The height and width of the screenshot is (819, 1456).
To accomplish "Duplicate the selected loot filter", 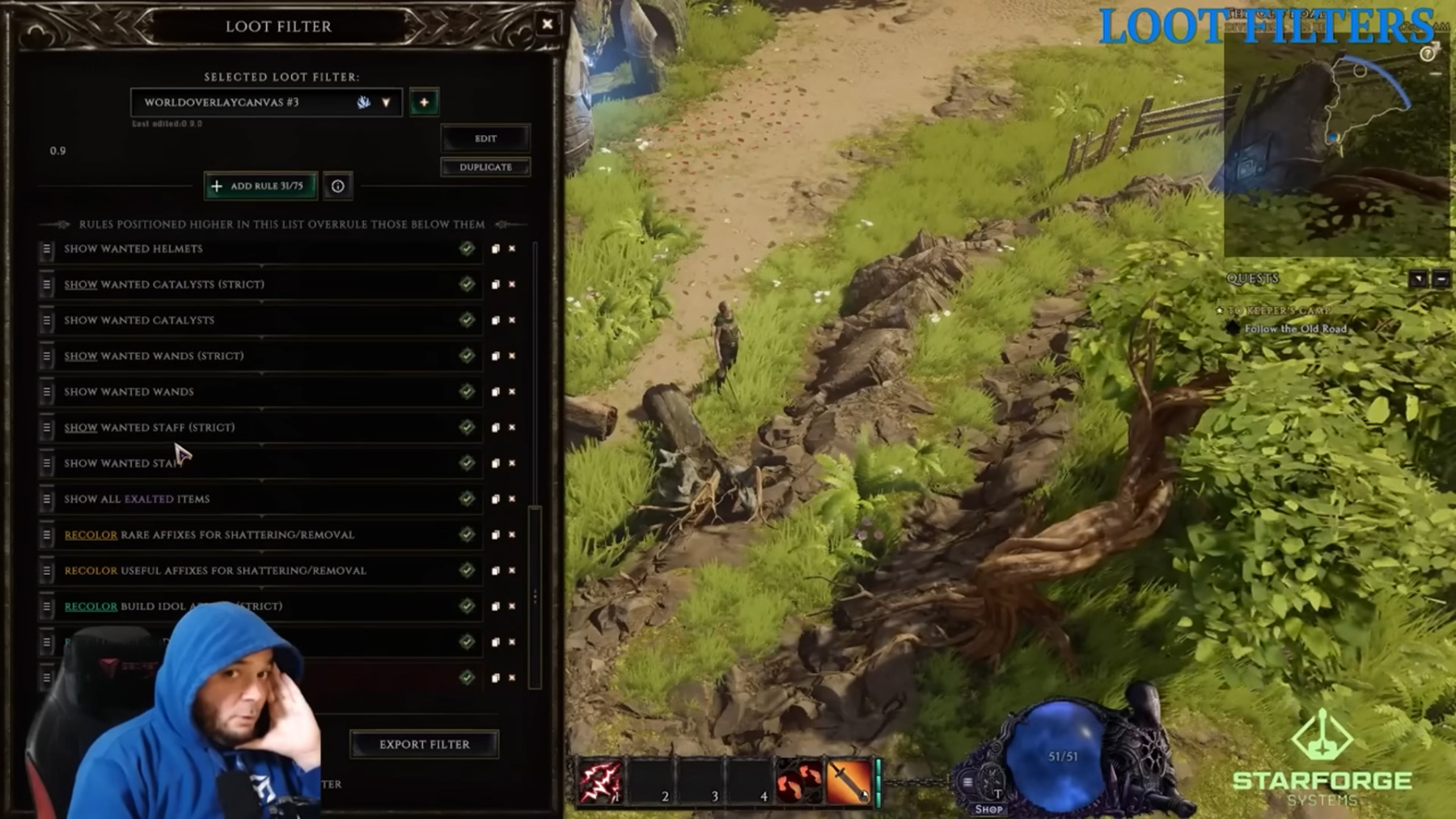I will (x=485, y=167).
